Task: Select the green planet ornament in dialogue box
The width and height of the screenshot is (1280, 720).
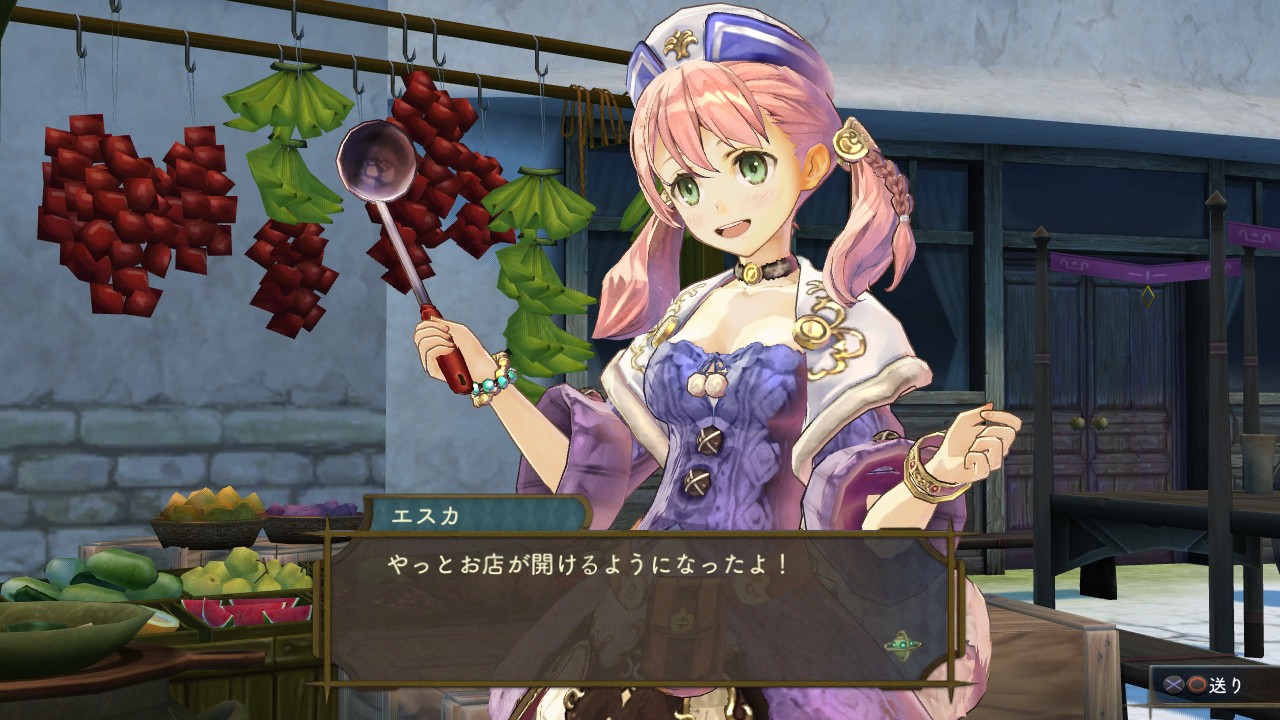Action: [x=902, y=642]
